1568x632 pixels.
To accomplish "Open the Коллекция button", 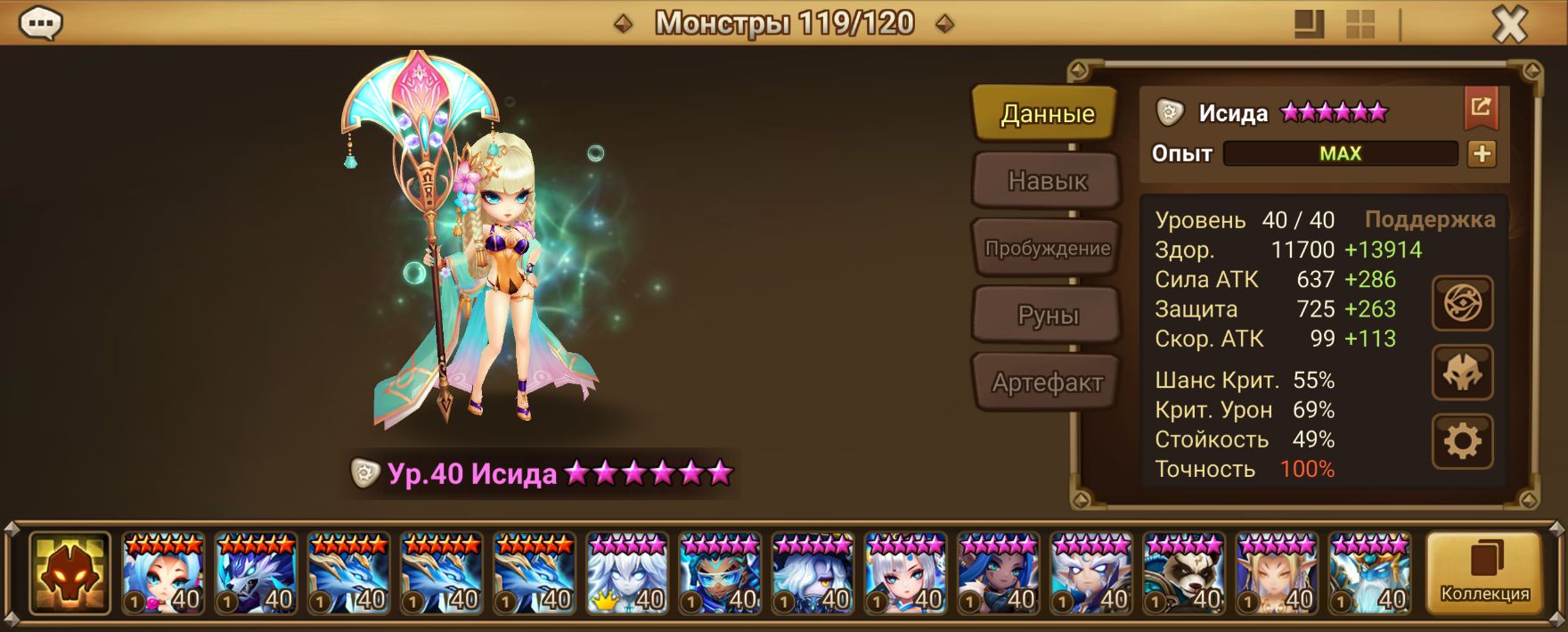I will [1484, 573].
